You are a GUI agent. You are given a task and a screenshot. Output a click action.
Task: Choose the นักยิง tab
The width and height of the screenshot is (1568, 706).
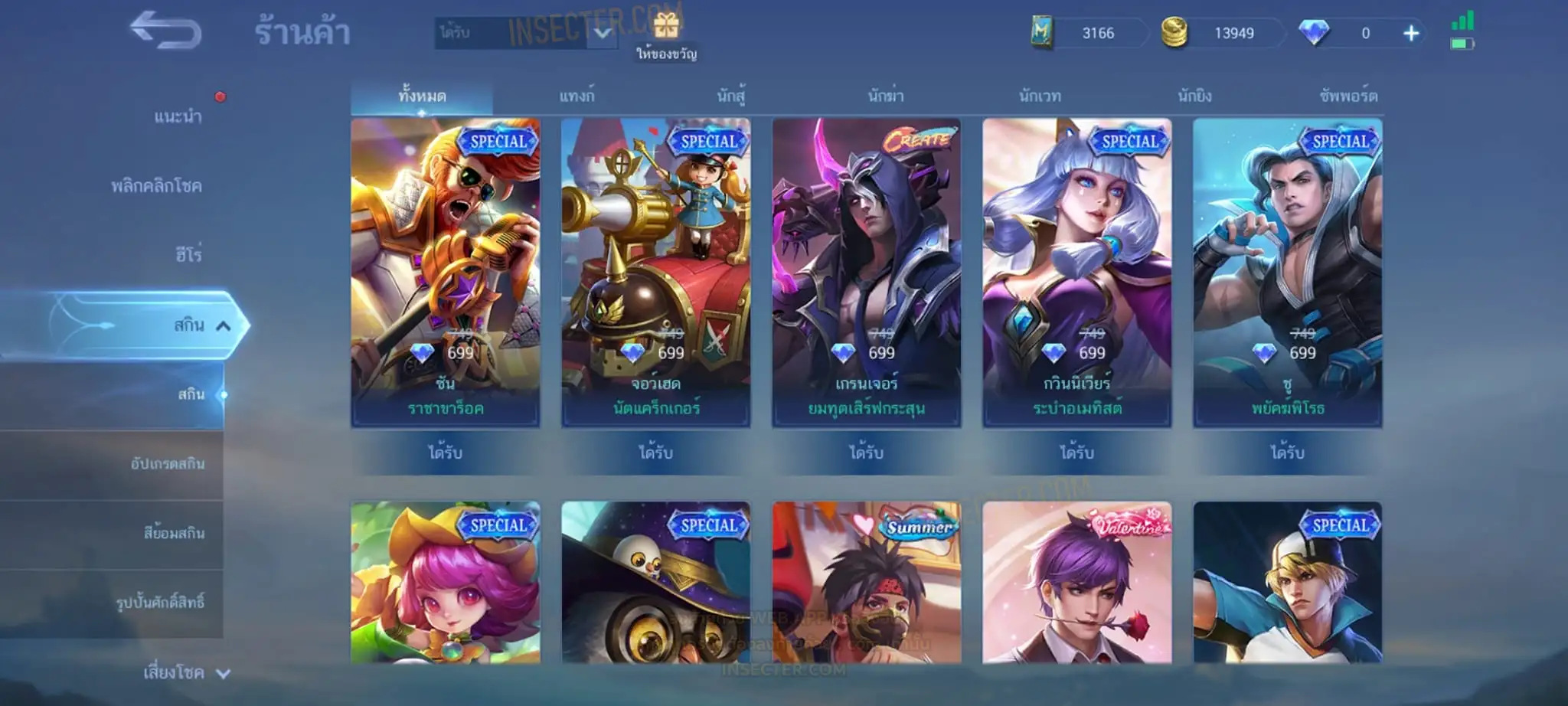tap(1194, 96)
